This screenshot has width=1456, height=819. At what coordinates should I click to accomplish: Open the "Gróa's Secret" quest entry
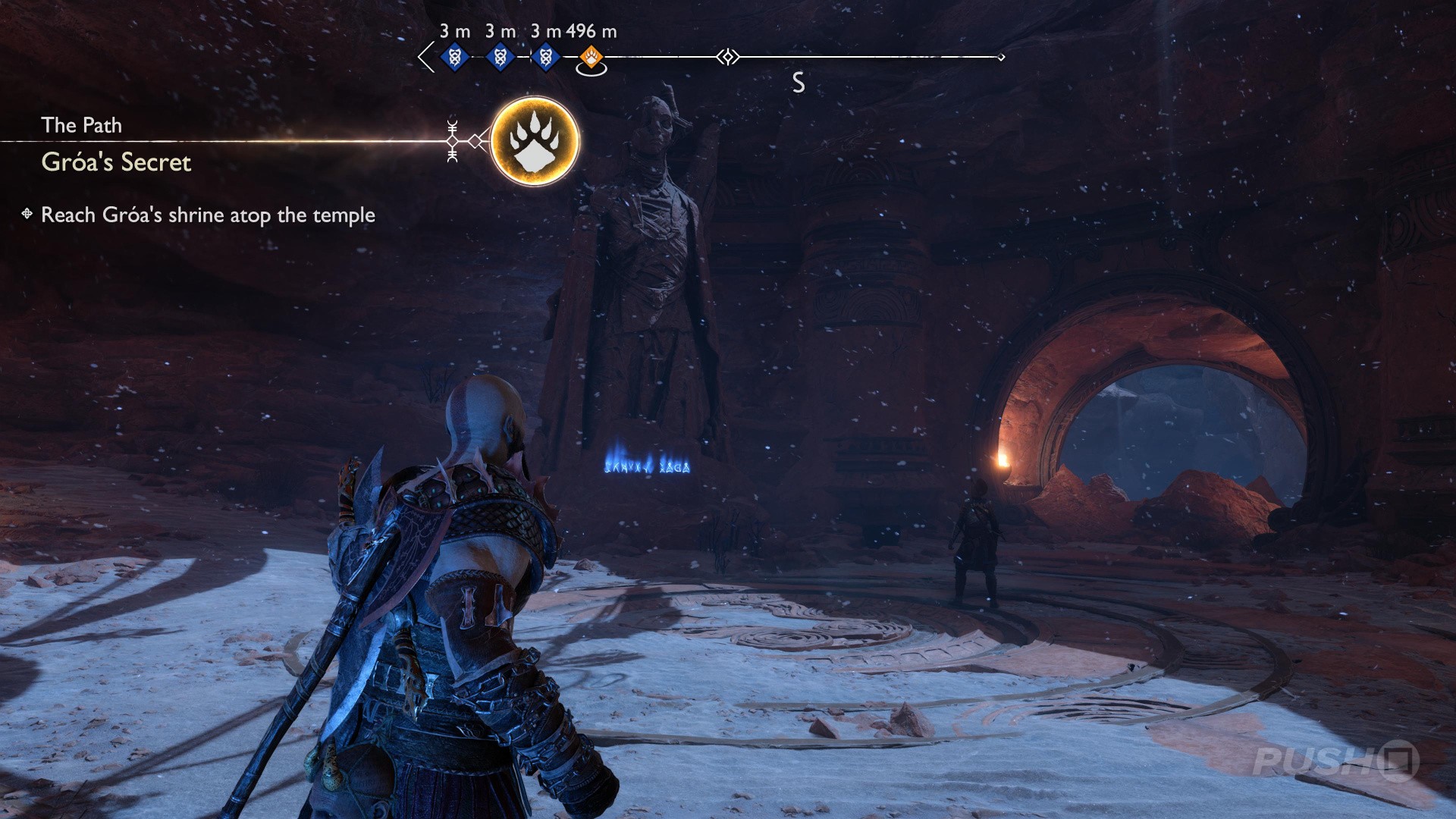pyautogui.click(x=115, y=163)
